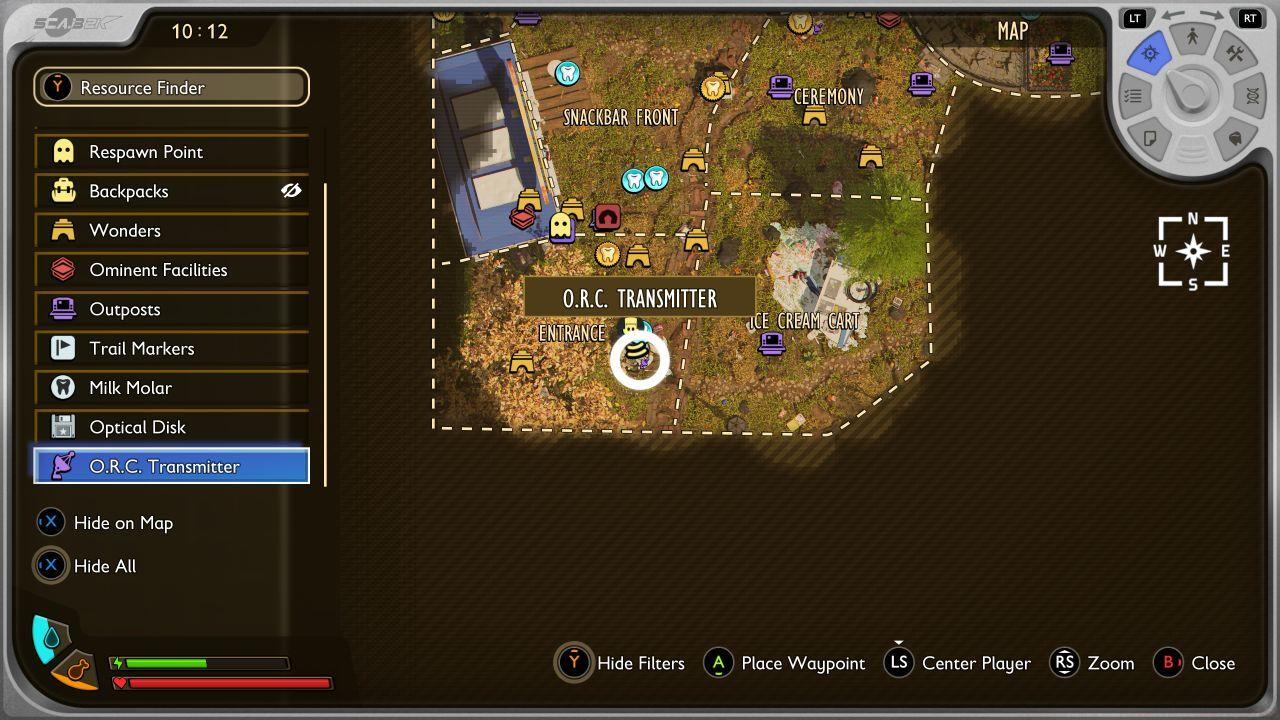This screenshot has height=720, width=1280.
Task: Toggle Hide on Map for transmitters
Action: pos(51,522)
